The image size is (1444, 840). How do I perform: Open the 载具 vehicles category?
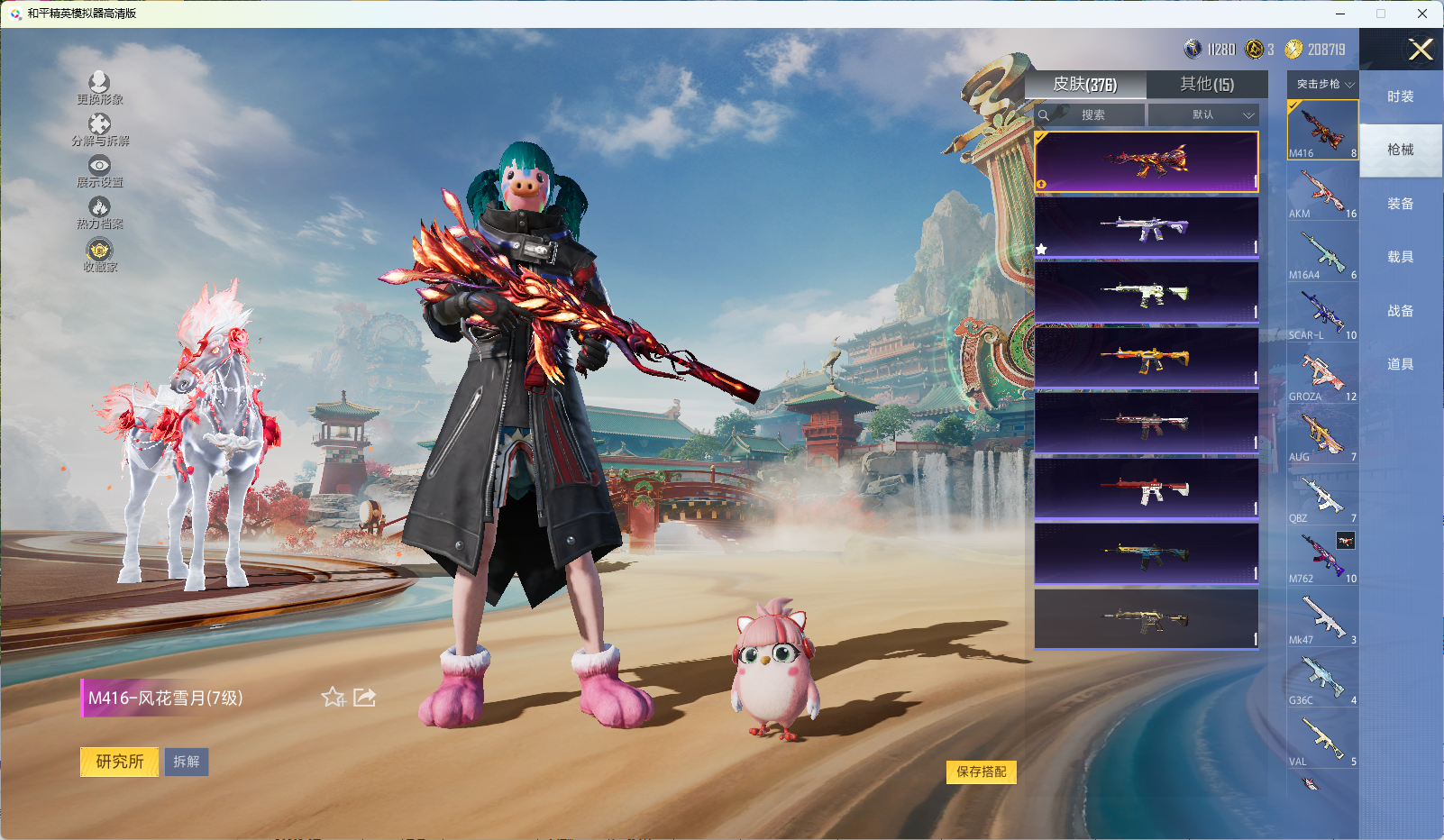click(1400, 257)
